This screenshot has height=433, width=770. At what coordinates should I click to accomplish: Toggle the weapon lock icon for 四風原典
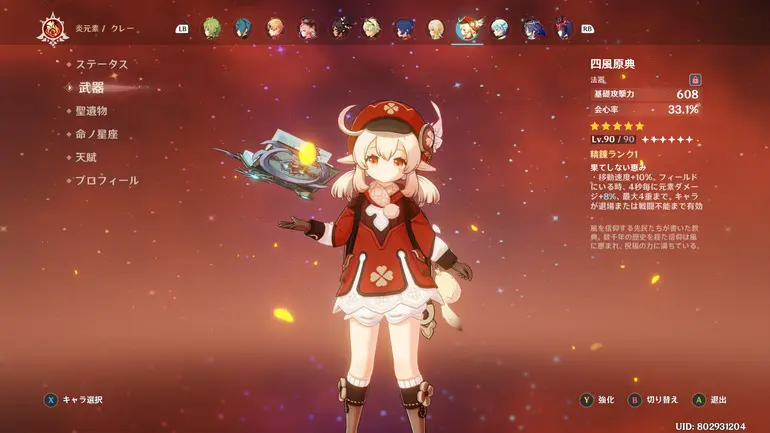(x=695, y=79)
